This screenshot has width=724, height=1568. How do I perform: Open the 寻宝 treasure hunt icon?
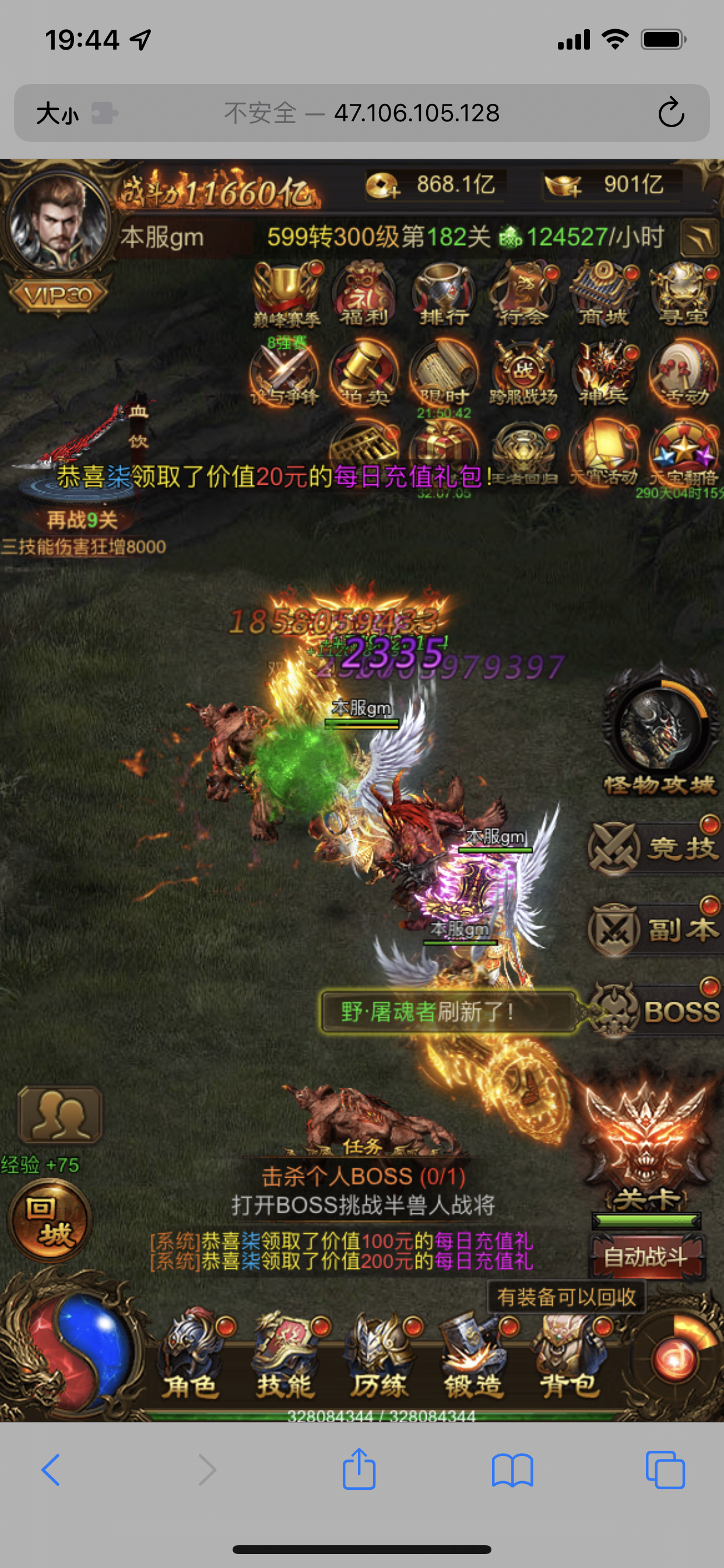[683, 294]
